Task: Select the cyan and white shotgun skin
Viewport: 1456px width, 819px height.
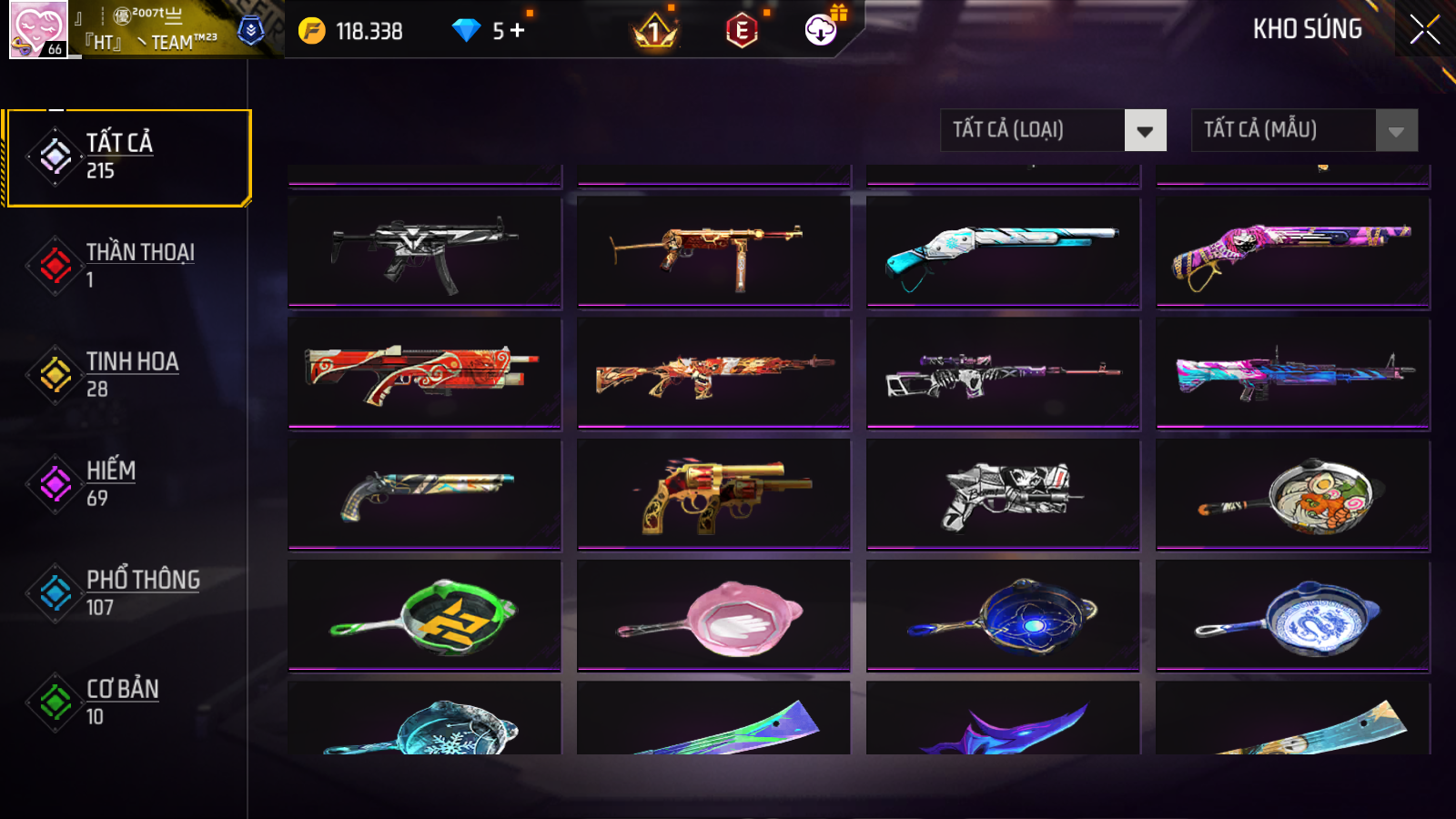Action: [x=1003, y=252]
